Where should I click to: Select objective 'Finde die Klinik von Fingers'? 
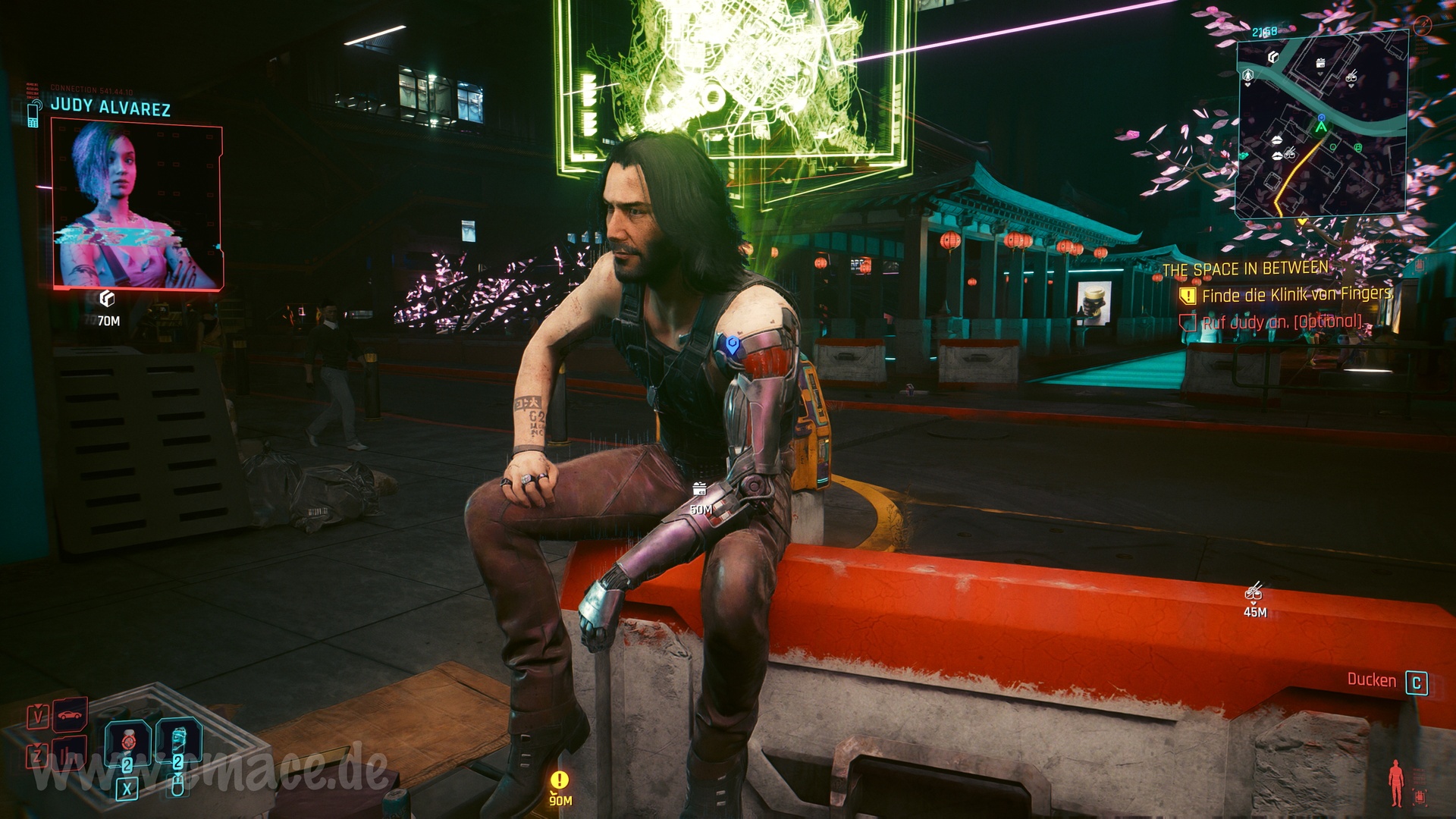(1297, 294)
